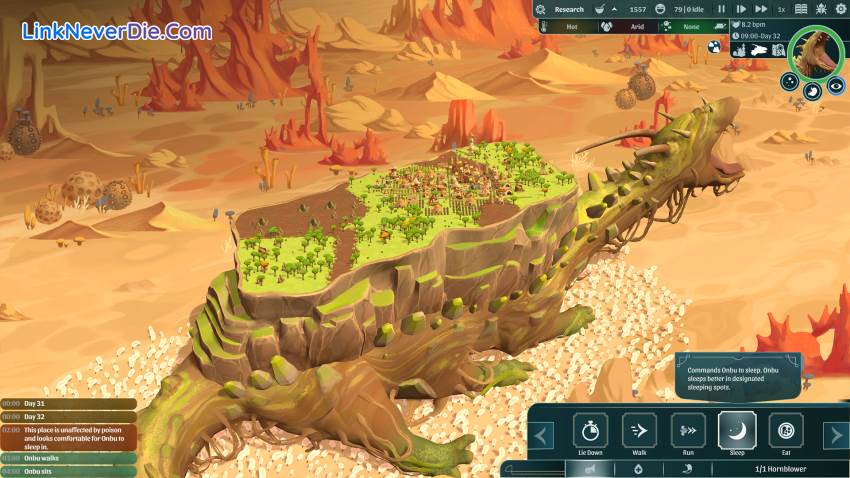Image resolution: width=850 pixels, height=478 pixels.
Task: Open the Research panel
Action: (x=568, y=9)
